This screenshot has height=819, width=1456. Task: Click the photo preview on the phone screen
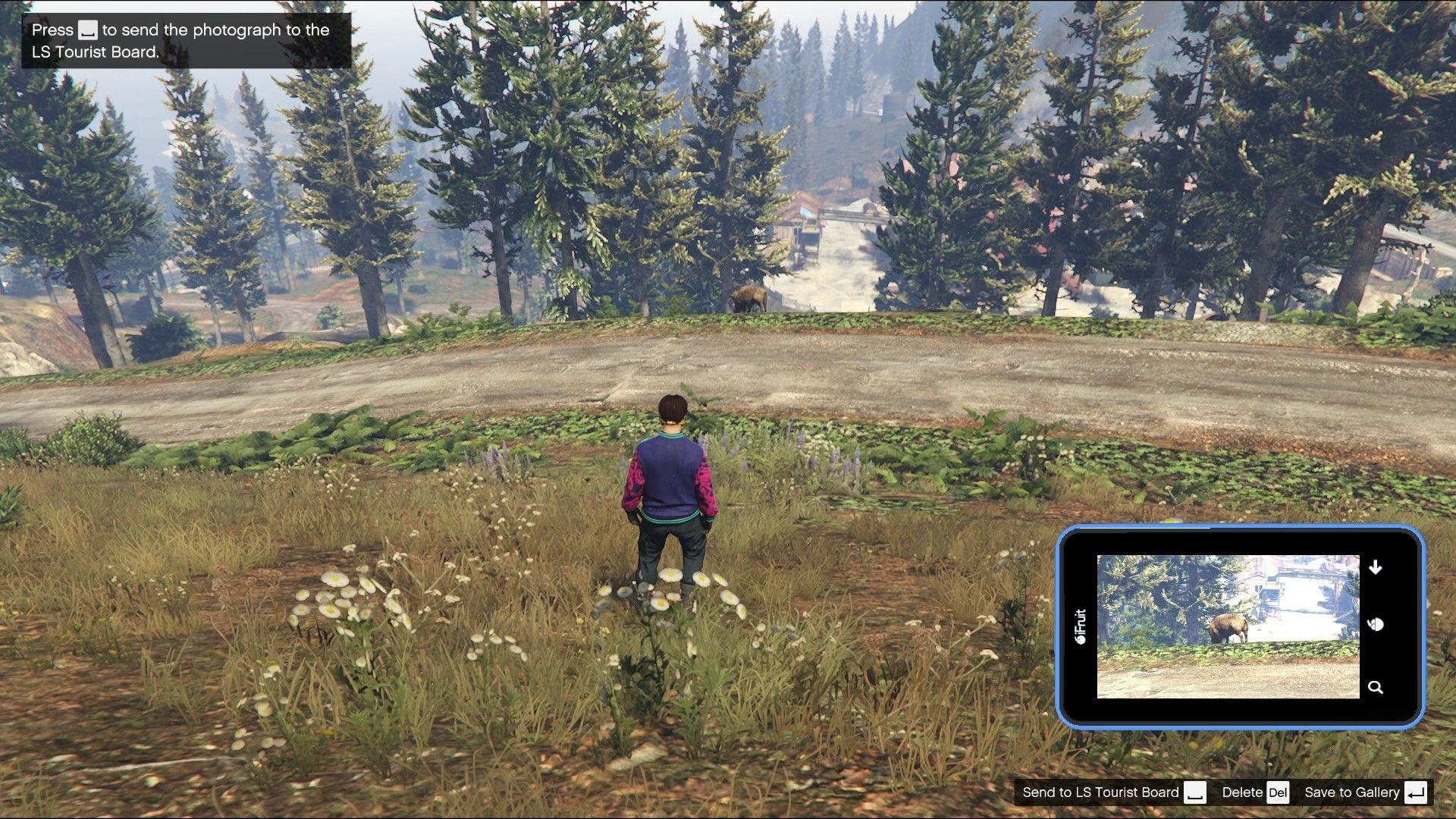1230,626
